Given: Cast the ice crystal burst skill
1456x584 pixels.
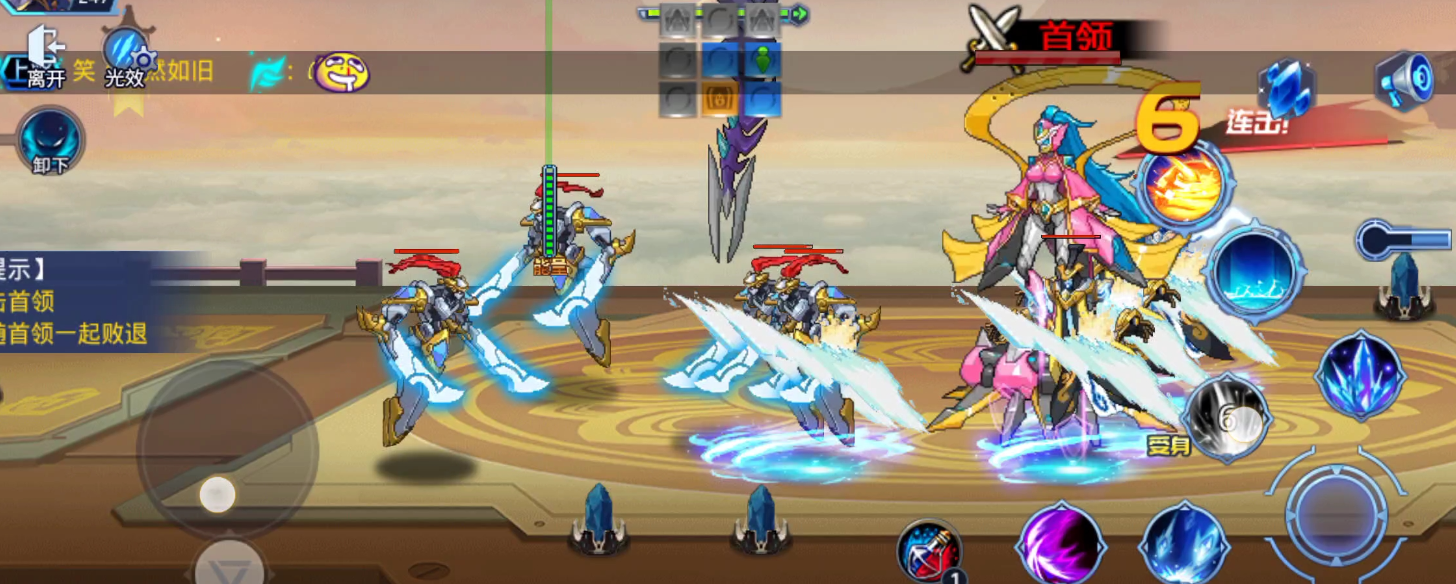Looking at the screenshot, I should pos(1360,375).
